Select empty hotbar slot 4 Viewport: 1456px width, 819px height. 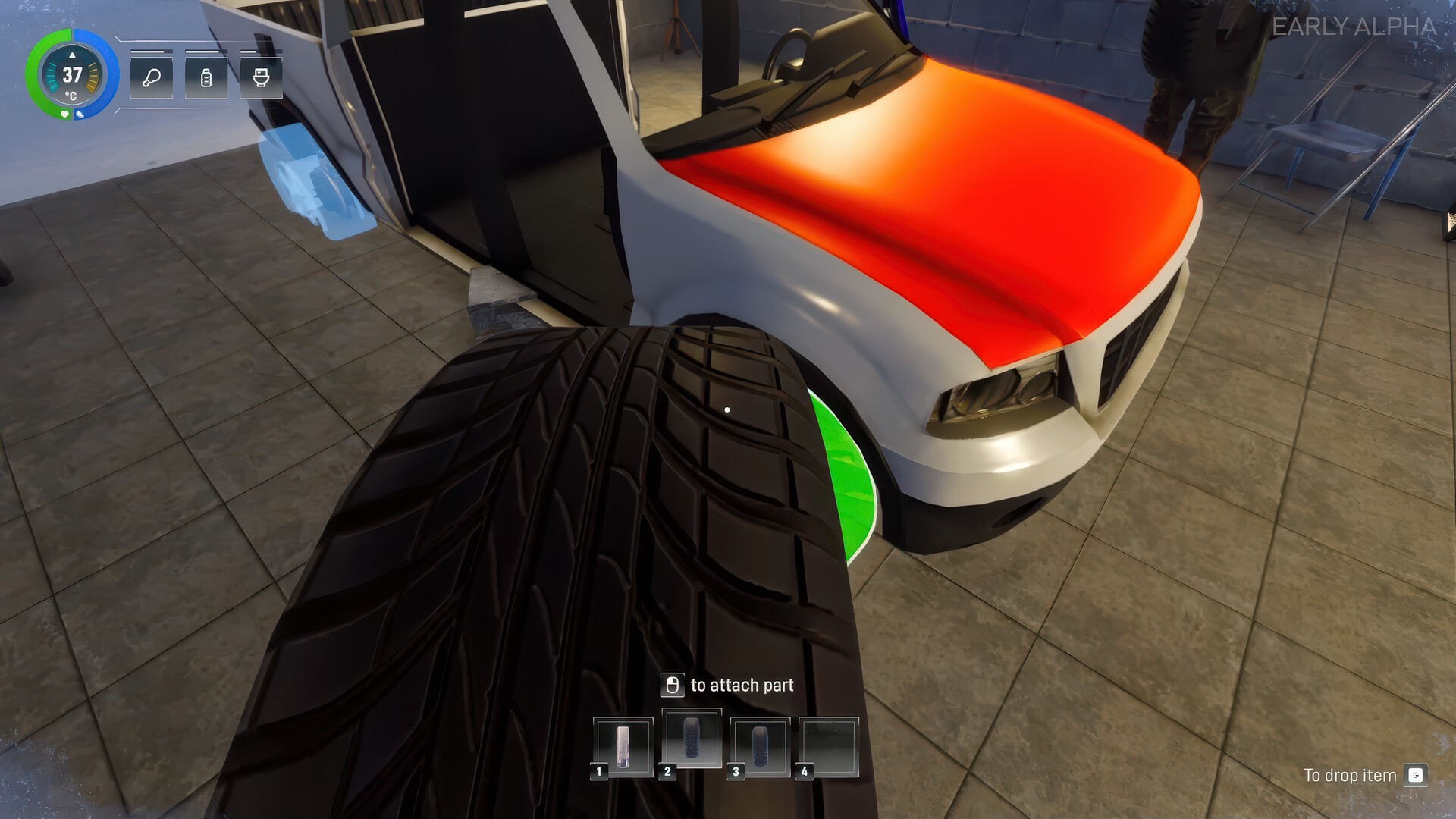click(828, 747)
